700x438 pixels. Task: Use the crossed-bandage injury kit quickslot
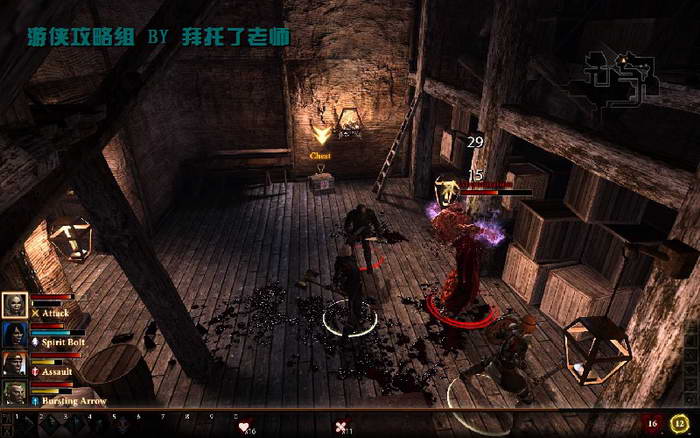342,427
